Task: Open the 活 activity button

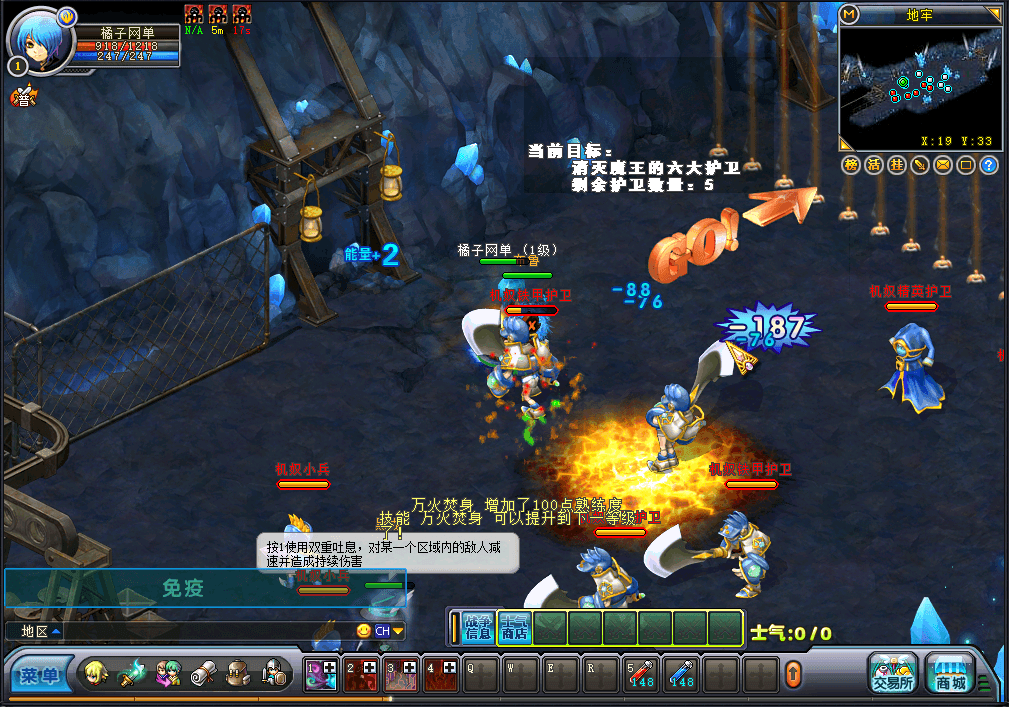Action: tap(874, 165)
